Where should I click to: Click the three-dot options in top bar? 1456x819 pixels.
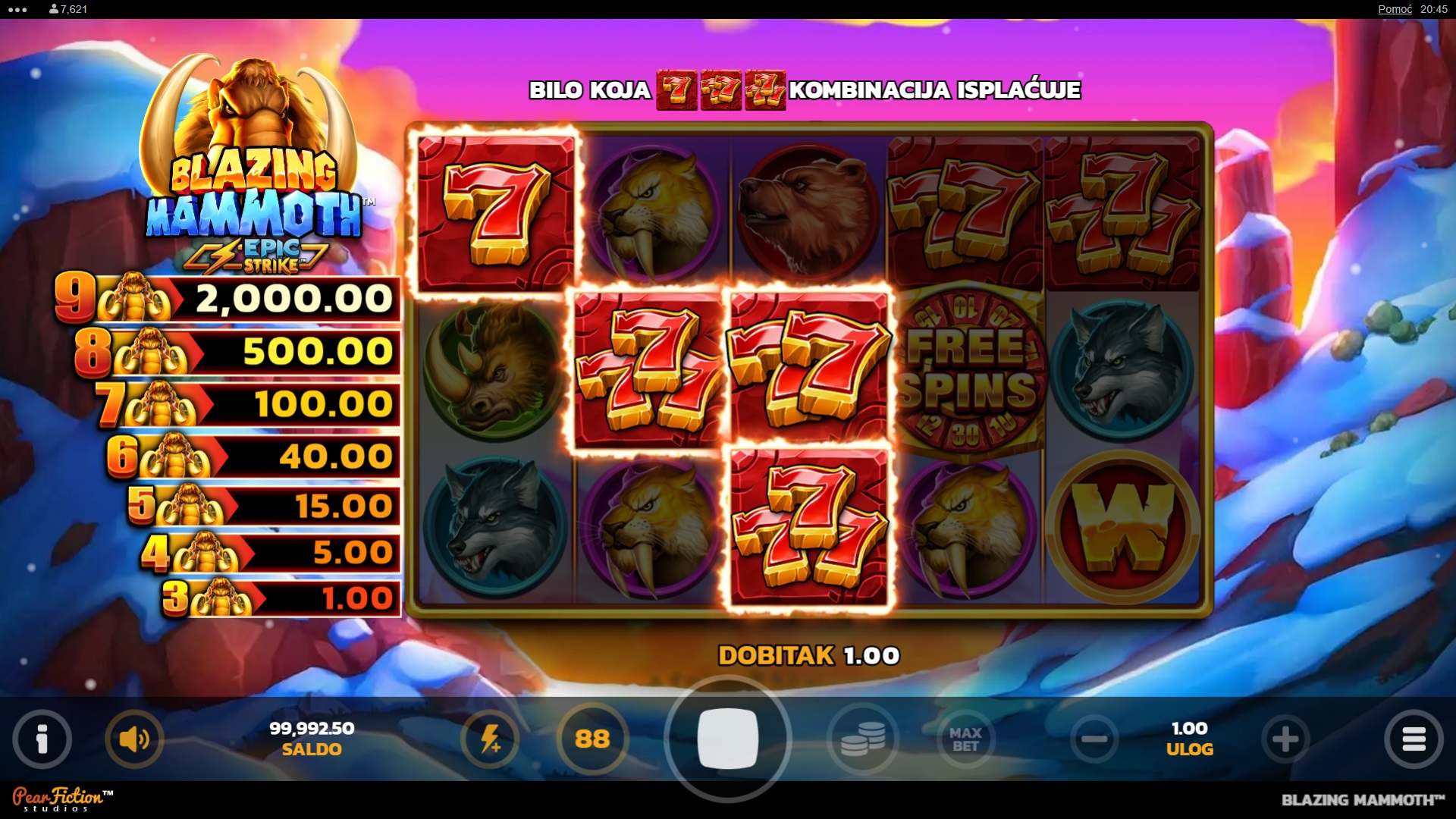coord(17,10)
